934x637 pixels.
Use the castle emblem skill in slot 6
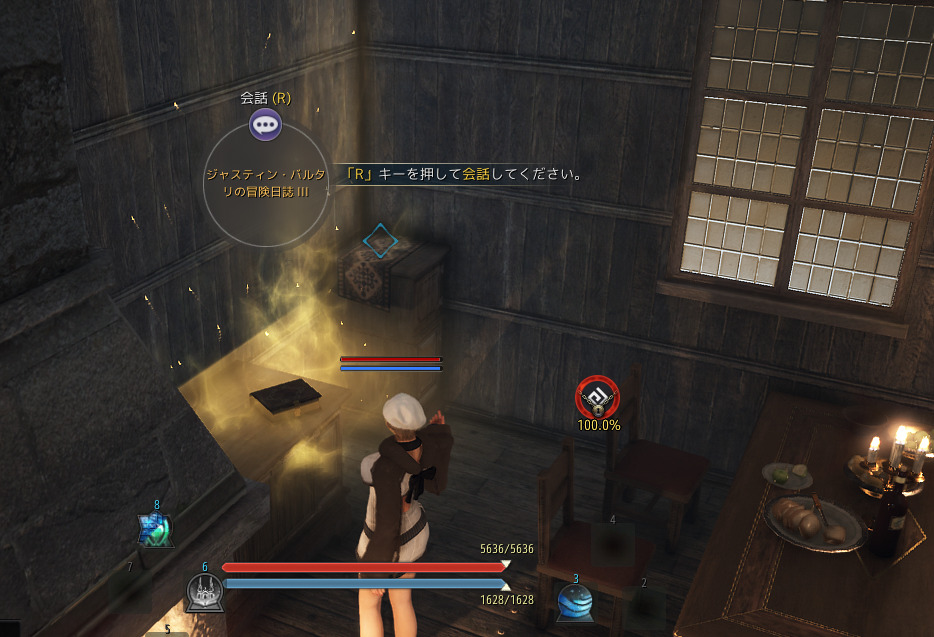coord(204,592)
